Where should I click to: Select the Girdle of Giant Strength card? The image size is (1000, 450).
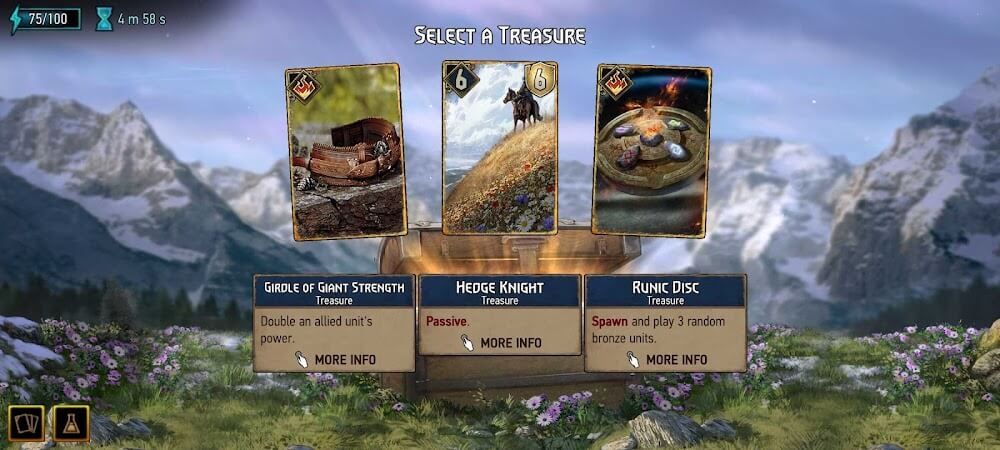click(346, 152)
